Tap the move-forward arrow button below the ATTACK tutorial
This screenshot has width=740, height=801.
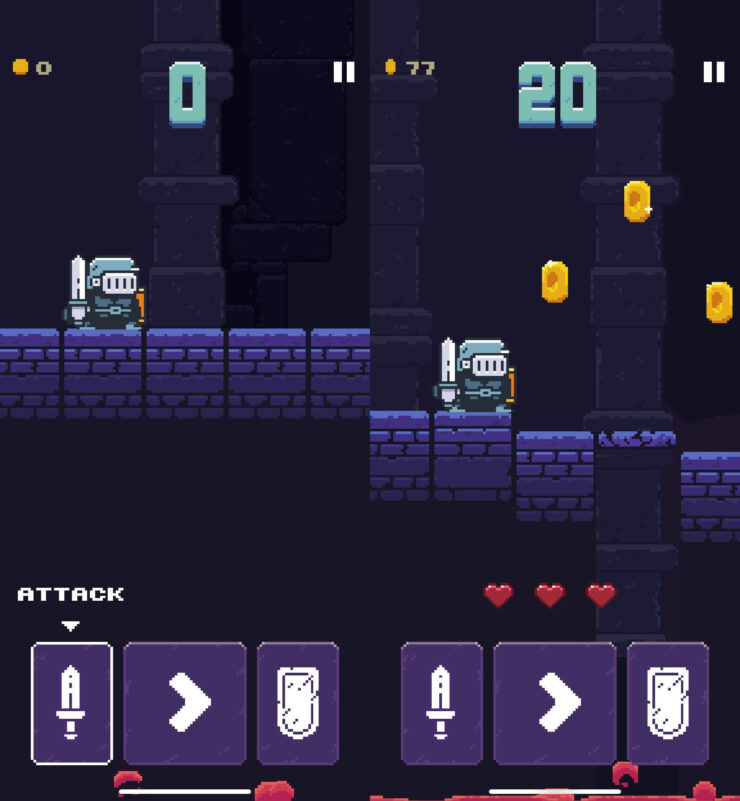(185, 703)
